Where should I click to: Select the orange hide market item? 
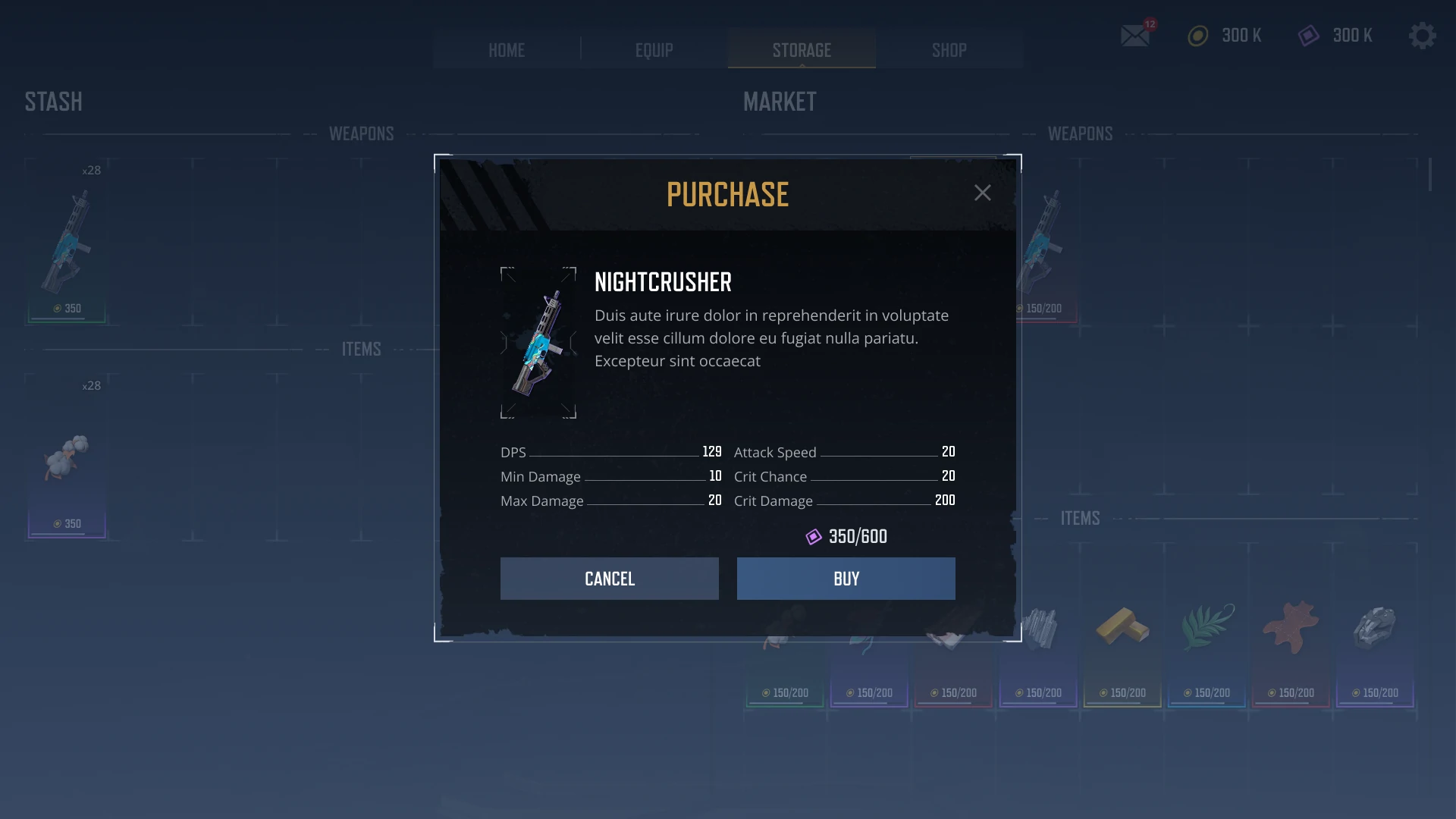coord(1291,629)
